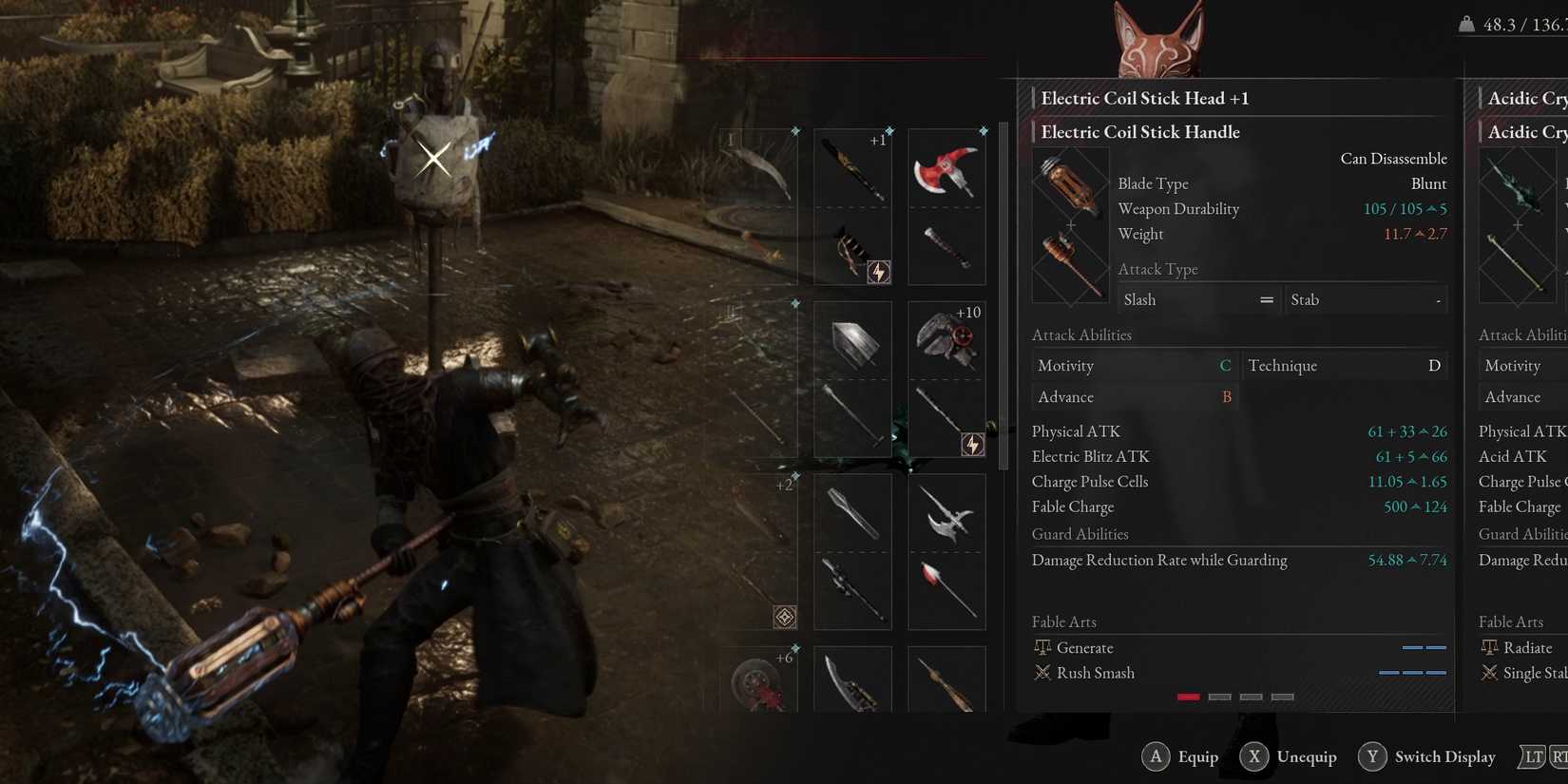The image size is (1568, 784).
Task: Switch to the second inventory page indicator
Action: [x=1219, y=697]
